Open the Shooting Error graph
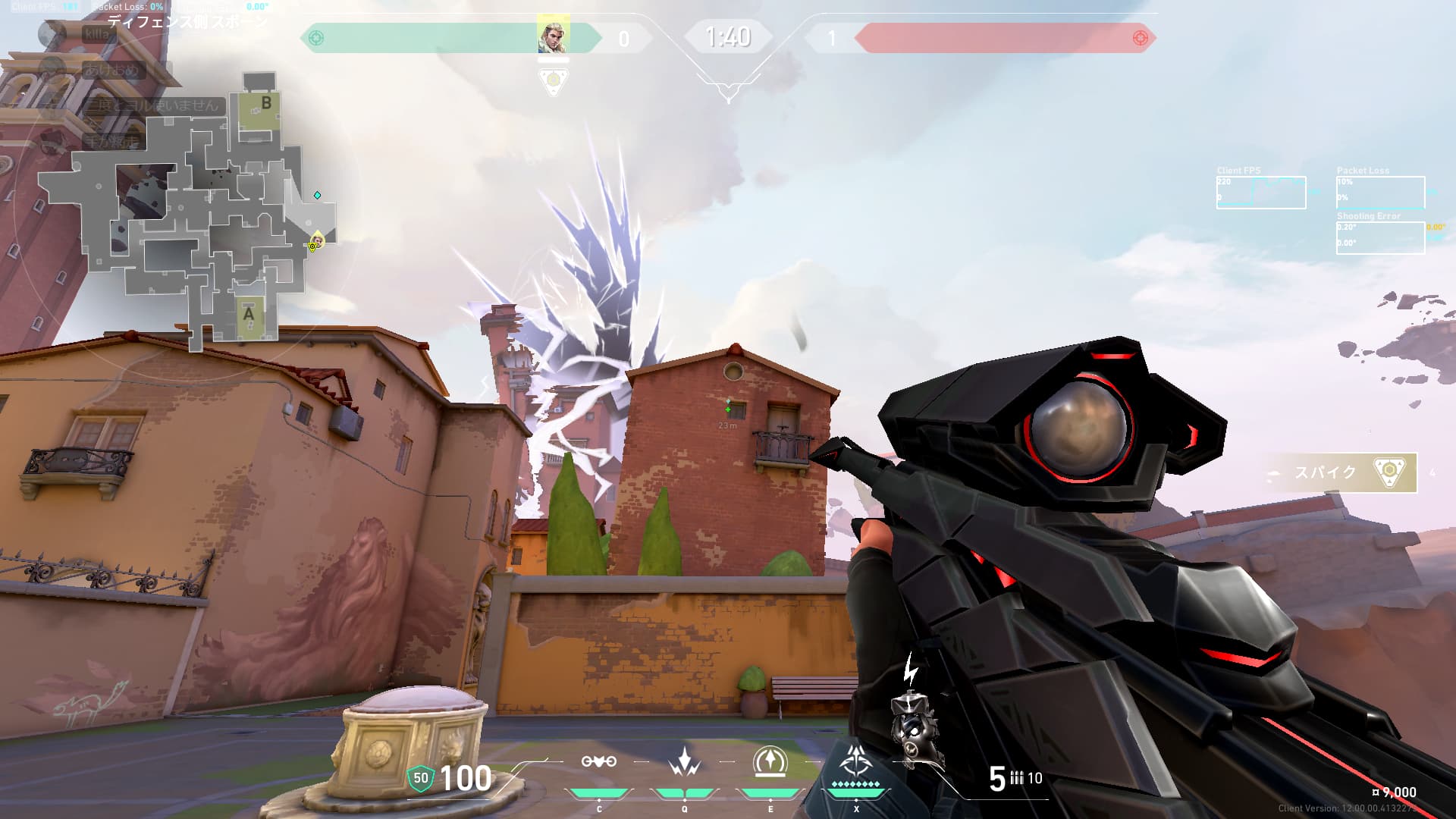 coord(1380,237)
